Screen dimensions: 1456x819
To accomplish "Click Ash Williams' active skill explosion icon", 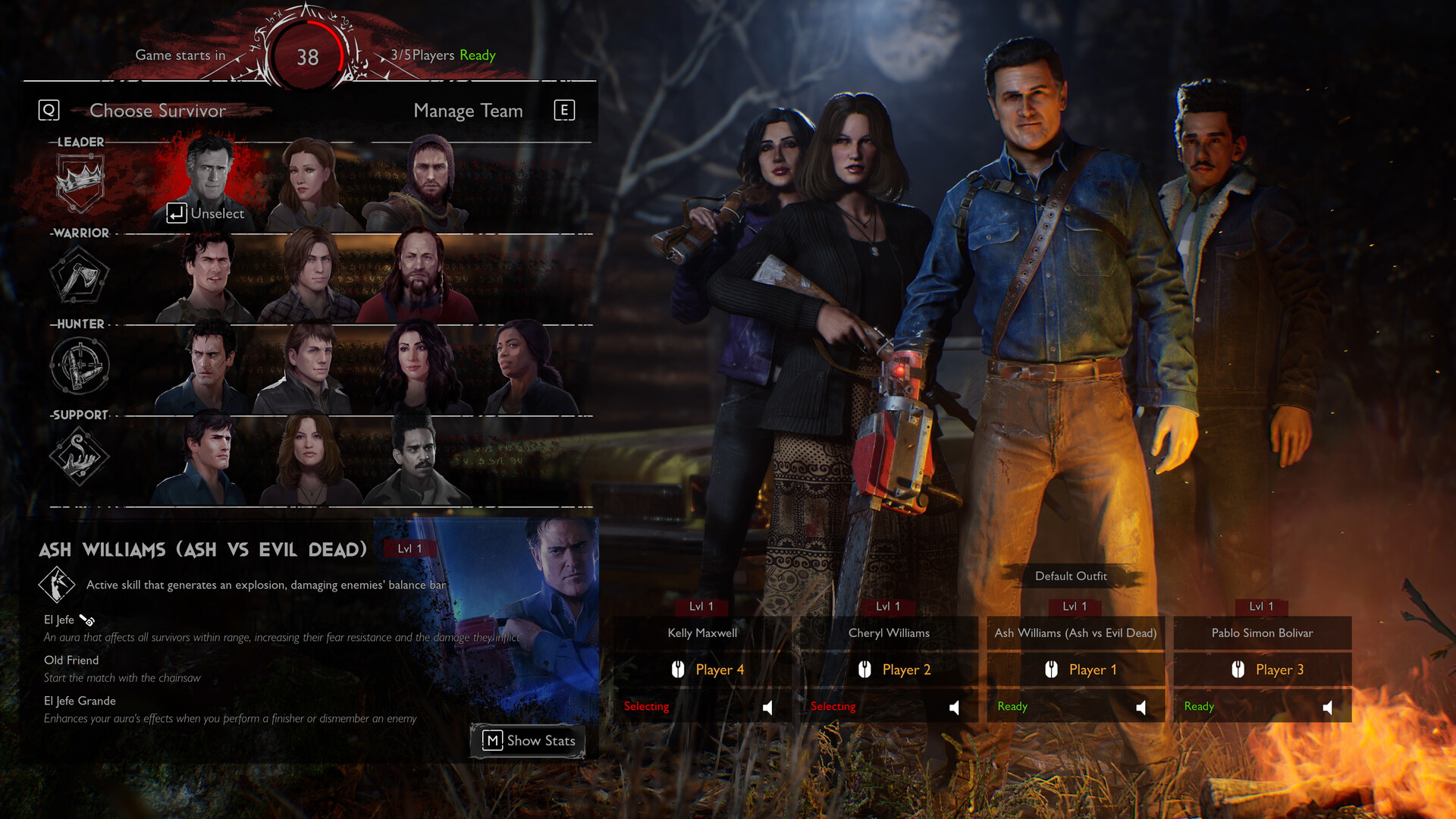I will (56, 583).
